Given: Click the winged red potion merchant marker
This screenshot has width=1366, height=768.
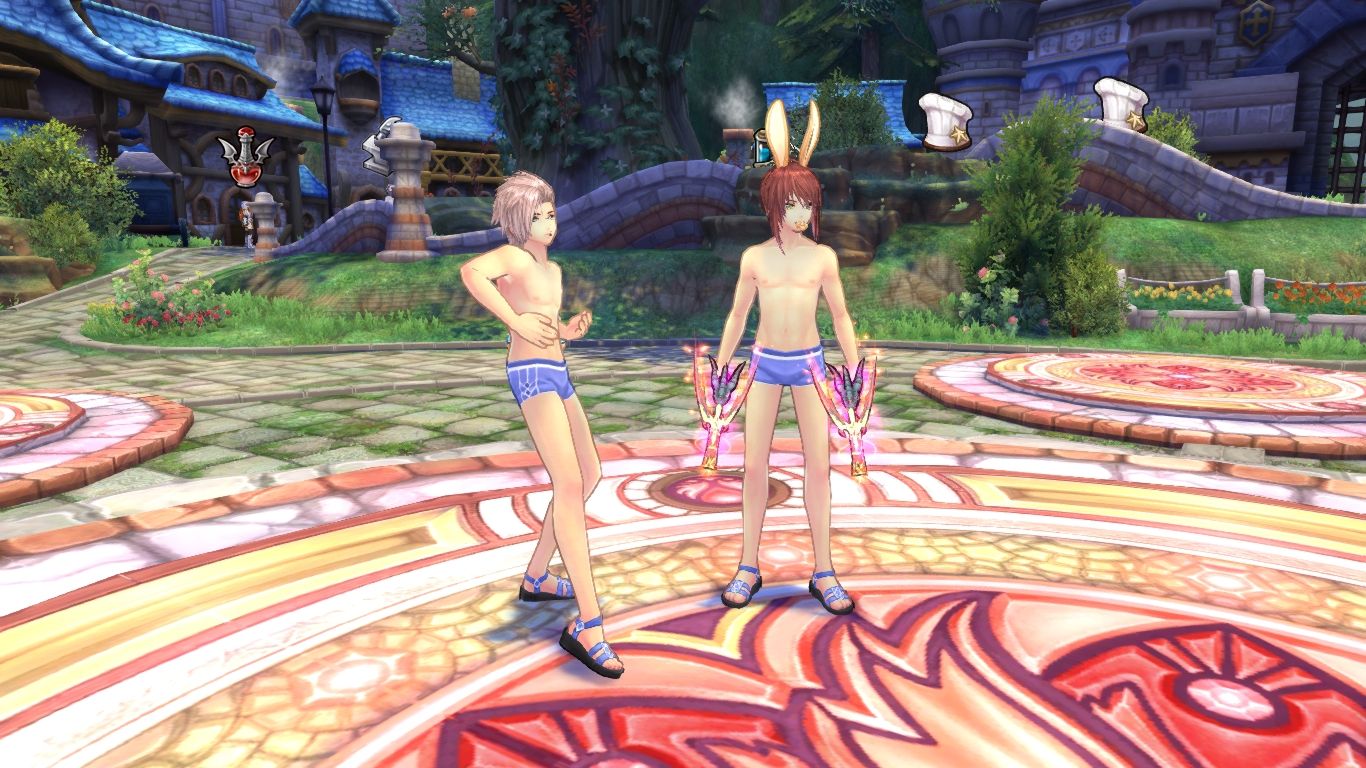Looking at the screenshot, I should point(244,158).
